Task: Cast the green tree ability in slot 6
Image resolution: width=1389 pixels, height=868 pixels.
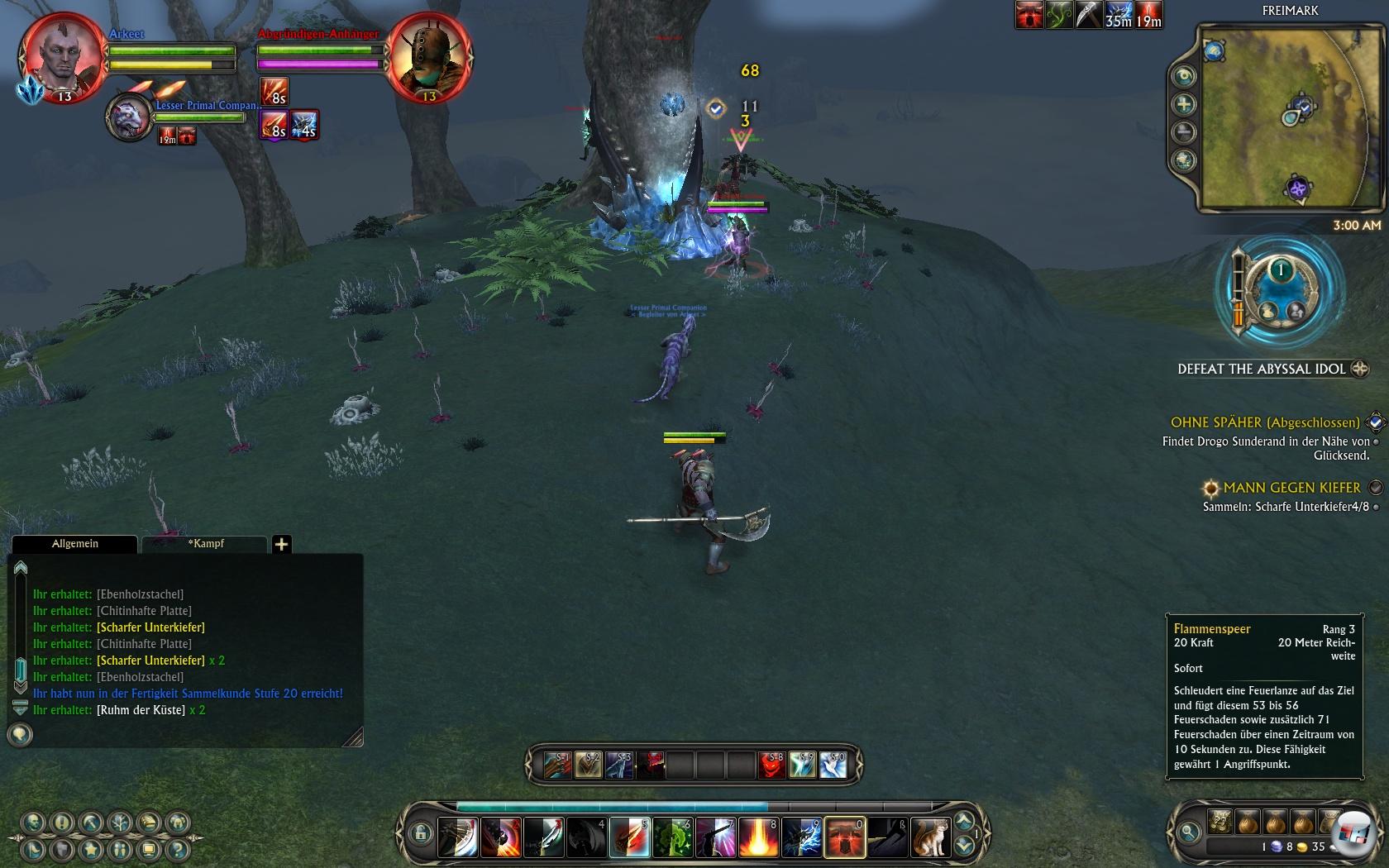Action: point(672,837)
